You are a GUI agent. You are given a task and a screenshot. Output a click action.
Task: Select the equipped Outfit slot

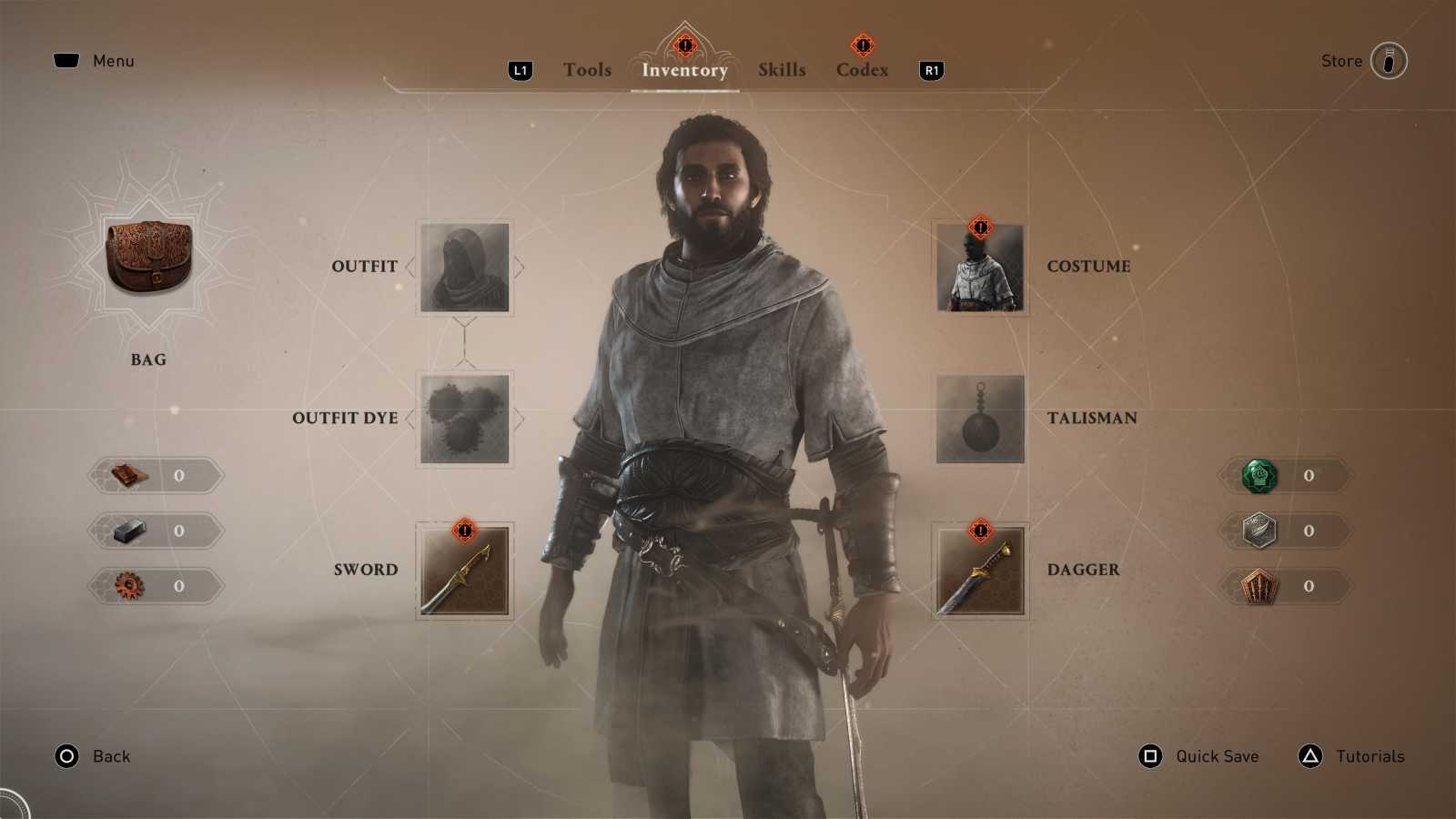point(464,266)
